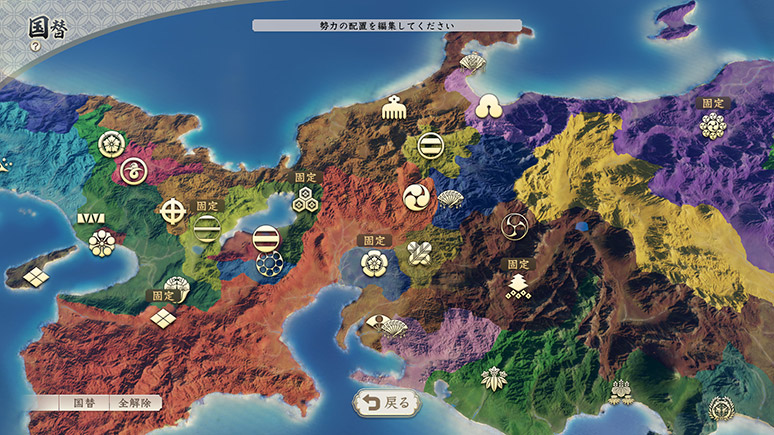This screenshot has width=774, height=435.
Task: Click the 戻る back button
Action: pyautogui.click(x=386, y=403)
